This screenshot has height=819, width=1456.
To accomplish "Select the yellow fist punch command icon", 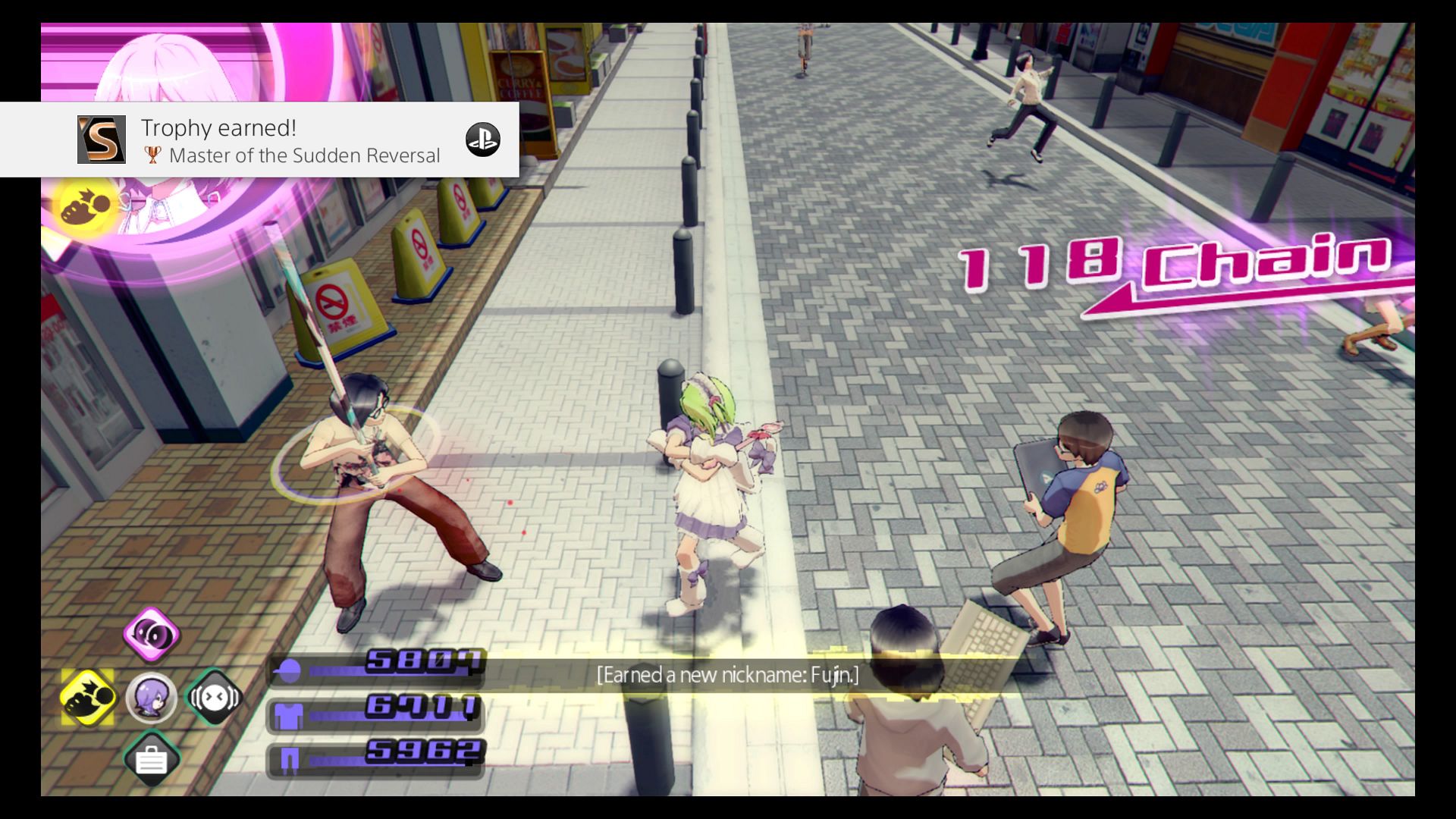I will (x=88, y=697).
